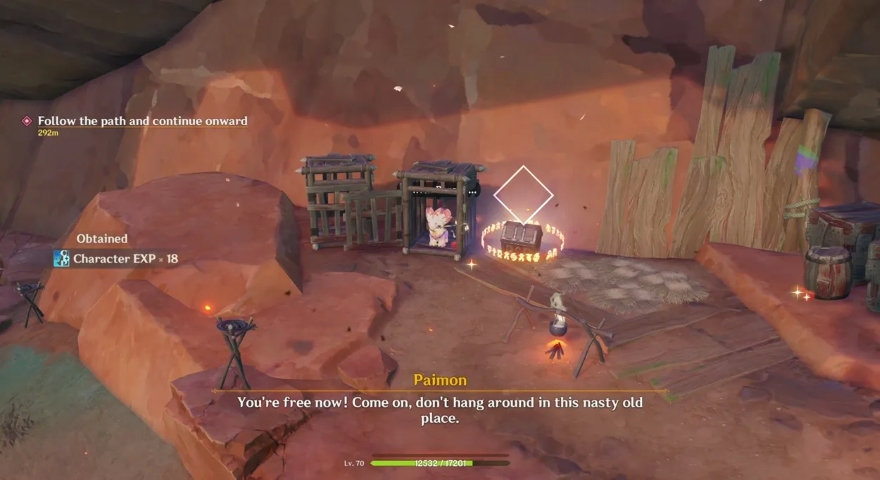
Task: Open the "Follow the path" quest objective
Action: click(x=142, y=121)
